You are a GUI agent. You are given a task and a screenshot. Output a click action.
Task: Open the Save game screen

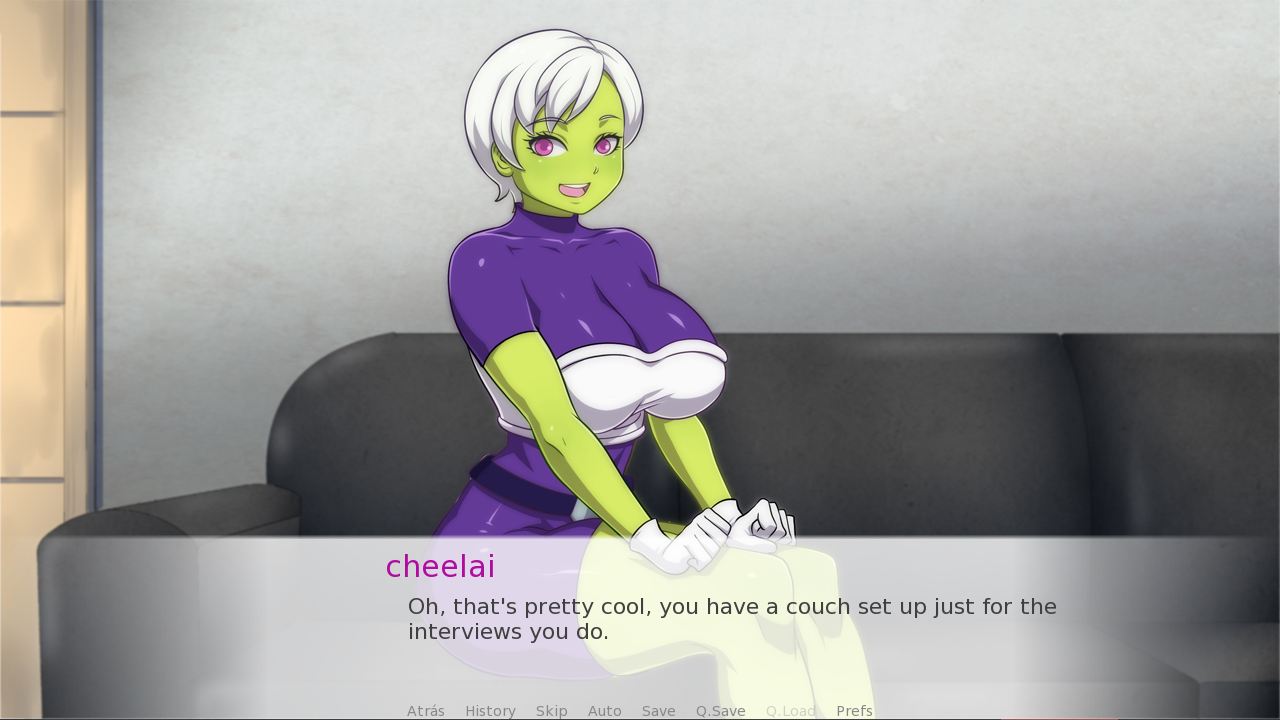pyautogui.click(x=658, y=711)
